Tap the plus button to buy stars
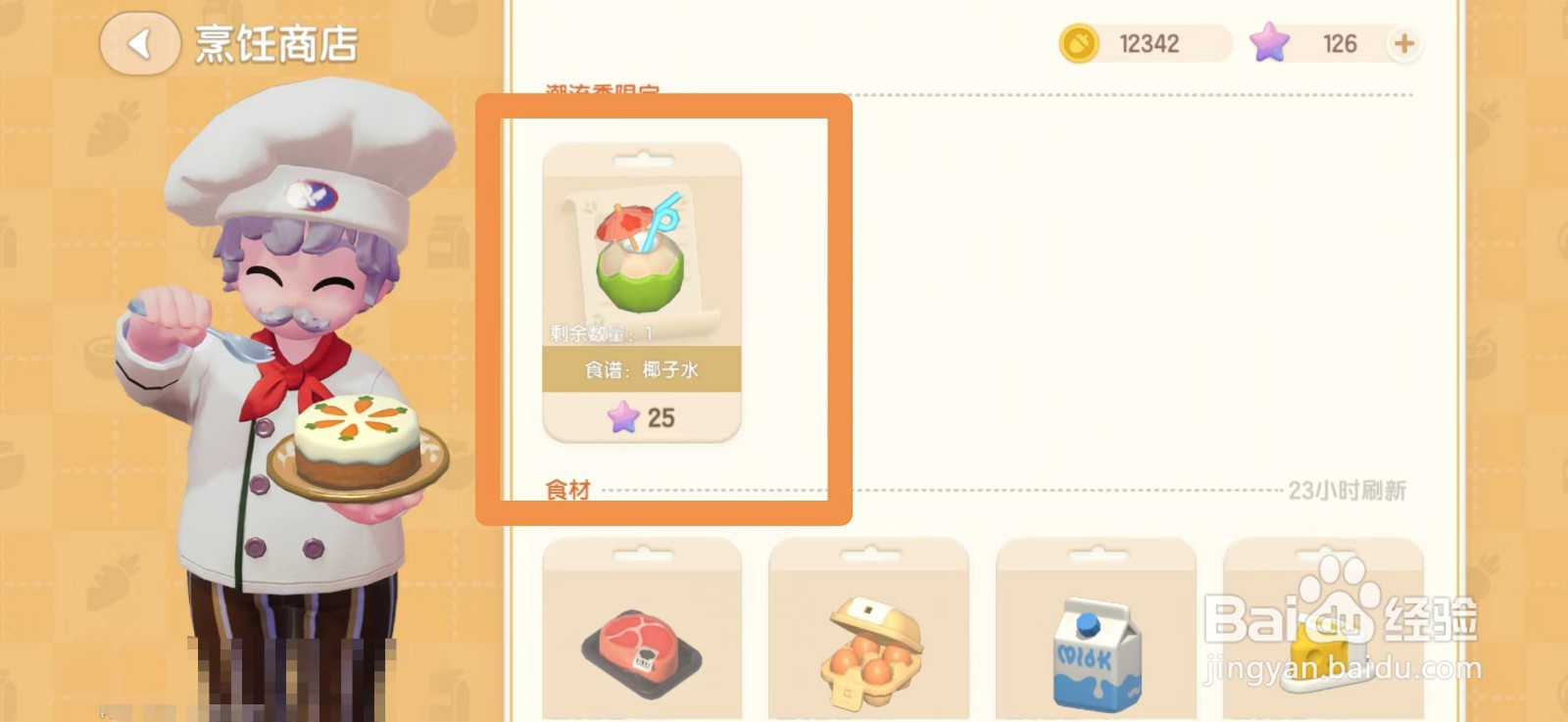 (x=1405, y=43)
